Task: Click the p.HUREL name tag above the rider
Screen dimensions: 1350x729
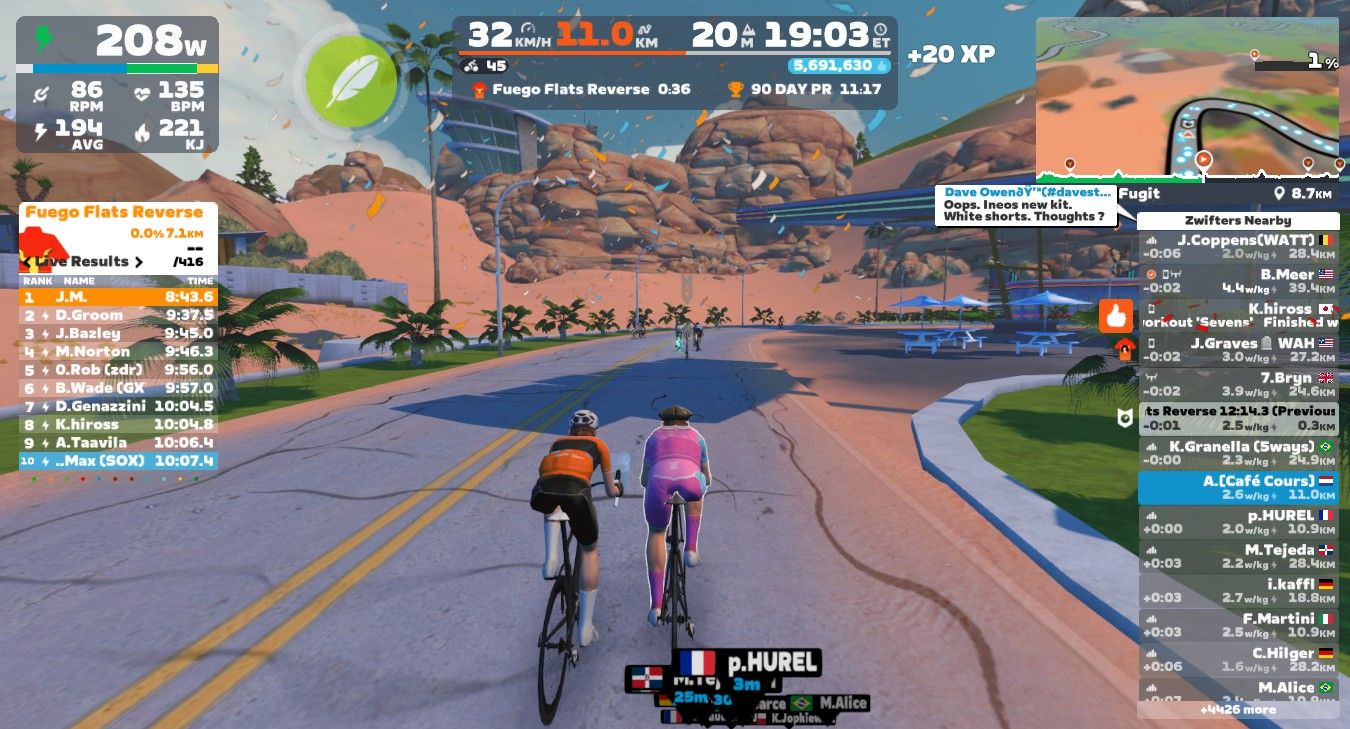Action: pos(747,662)
